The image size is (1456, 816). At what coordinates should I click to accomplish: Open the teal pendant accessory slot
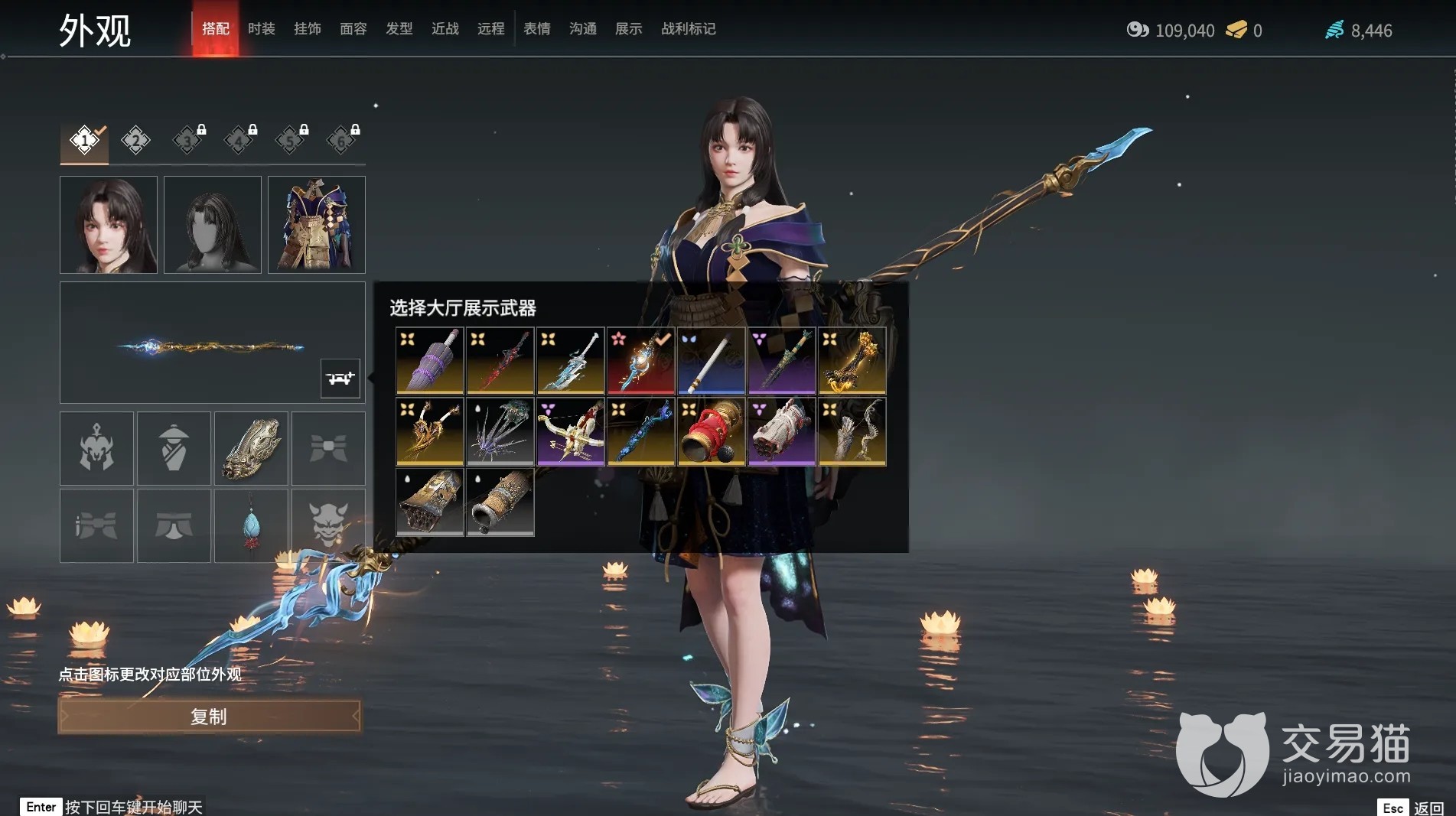pos(251,526)
